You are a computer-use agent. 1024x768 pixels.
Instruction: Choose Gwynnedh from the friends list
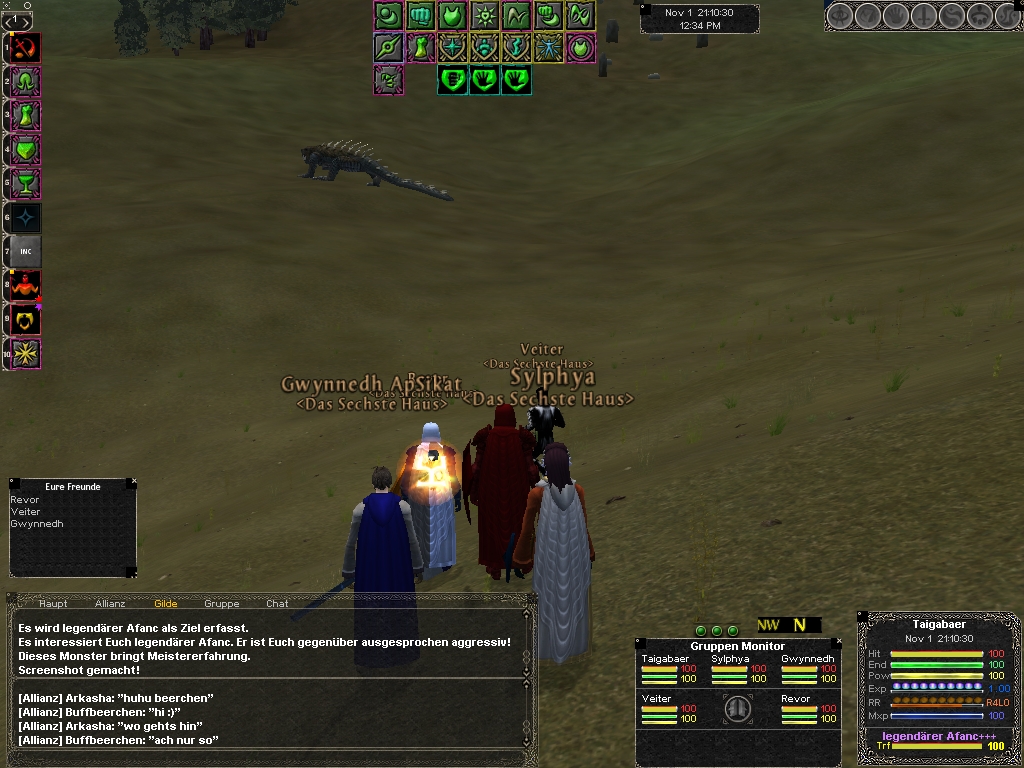pyautogui.click(x=37, y=524)
